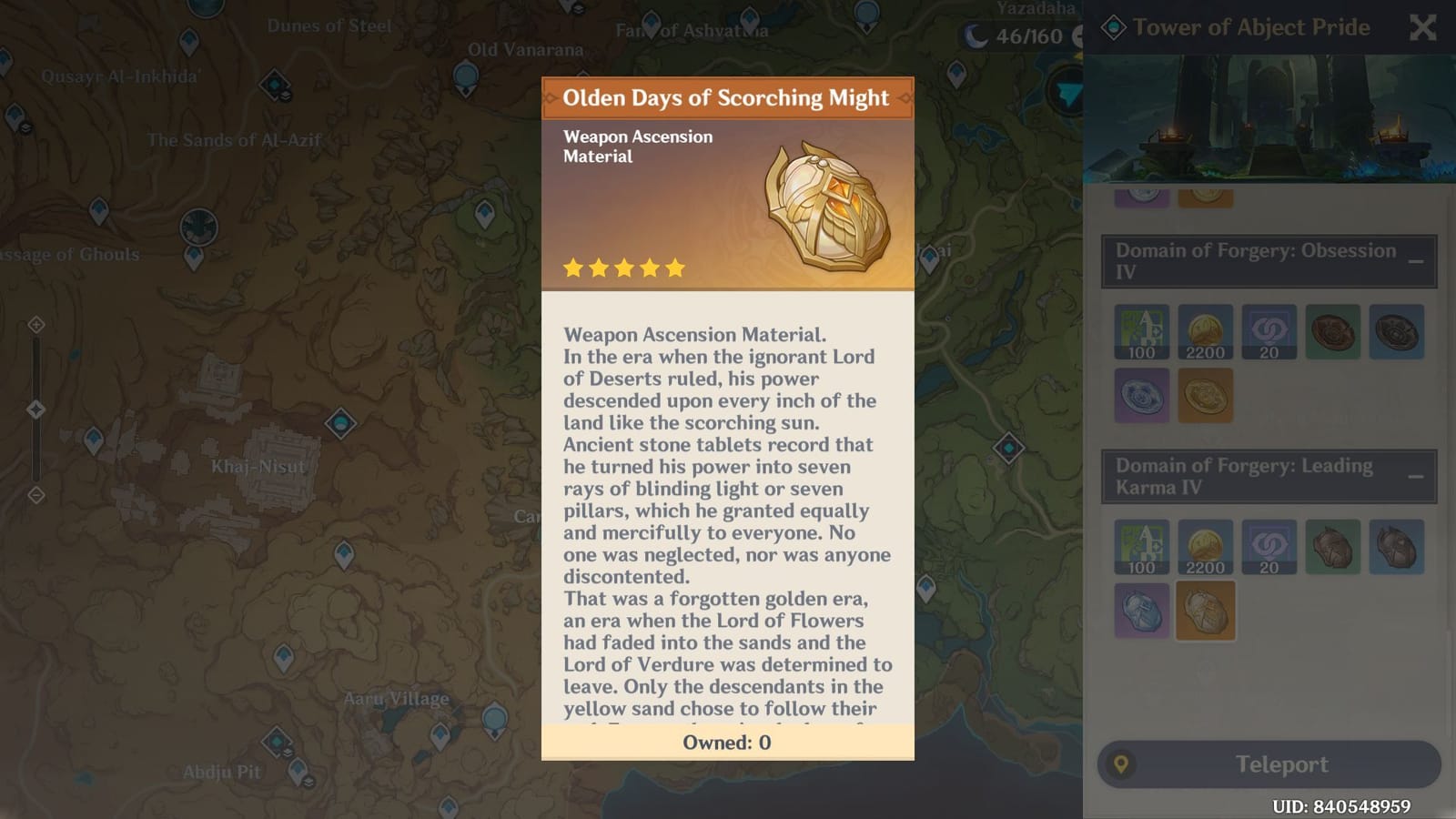Click the orange forgery material icon in Obsession IV rewards

1206,394
